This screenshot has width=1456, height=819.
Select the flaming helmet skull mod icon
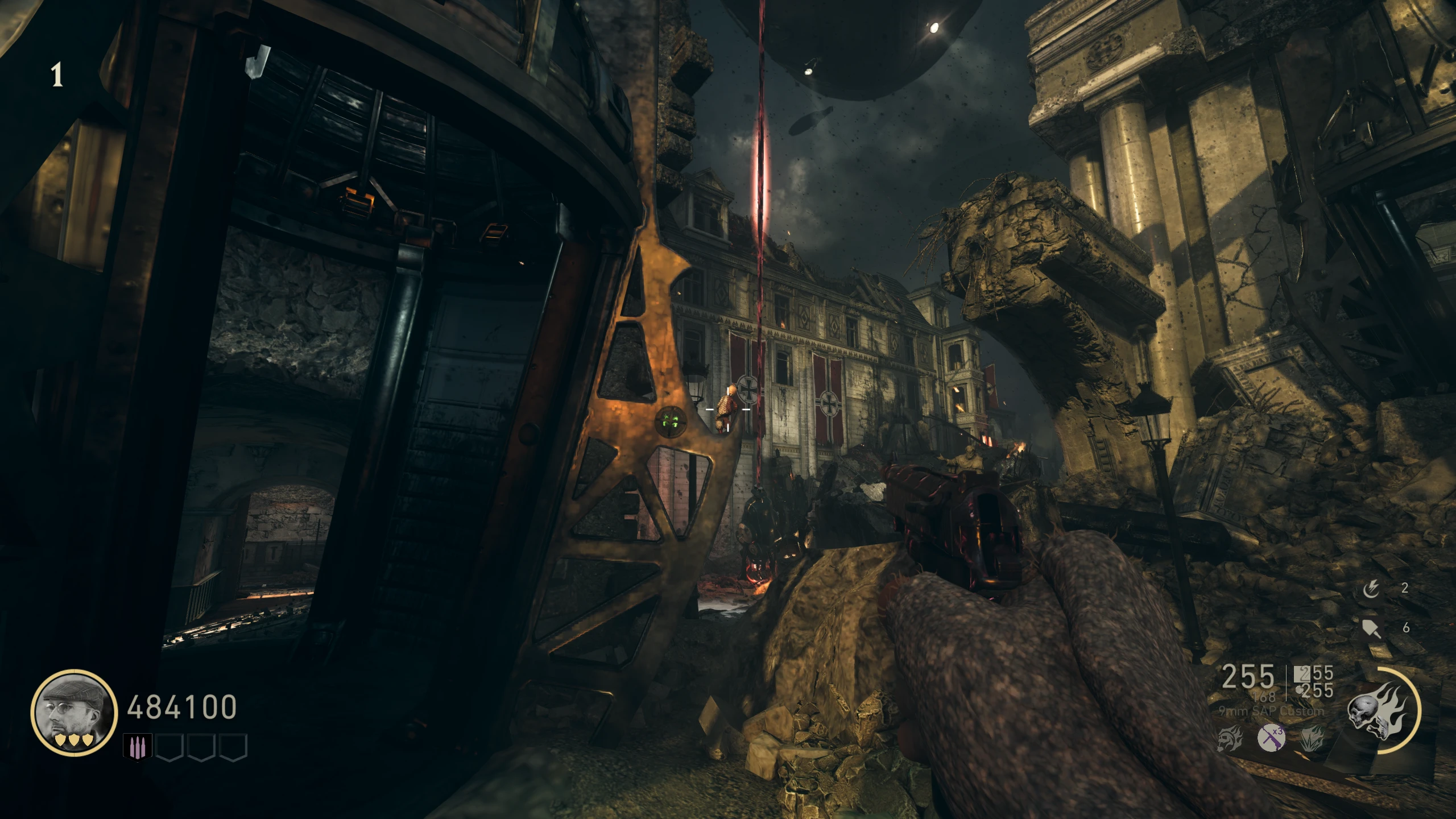coord(1229,739)
